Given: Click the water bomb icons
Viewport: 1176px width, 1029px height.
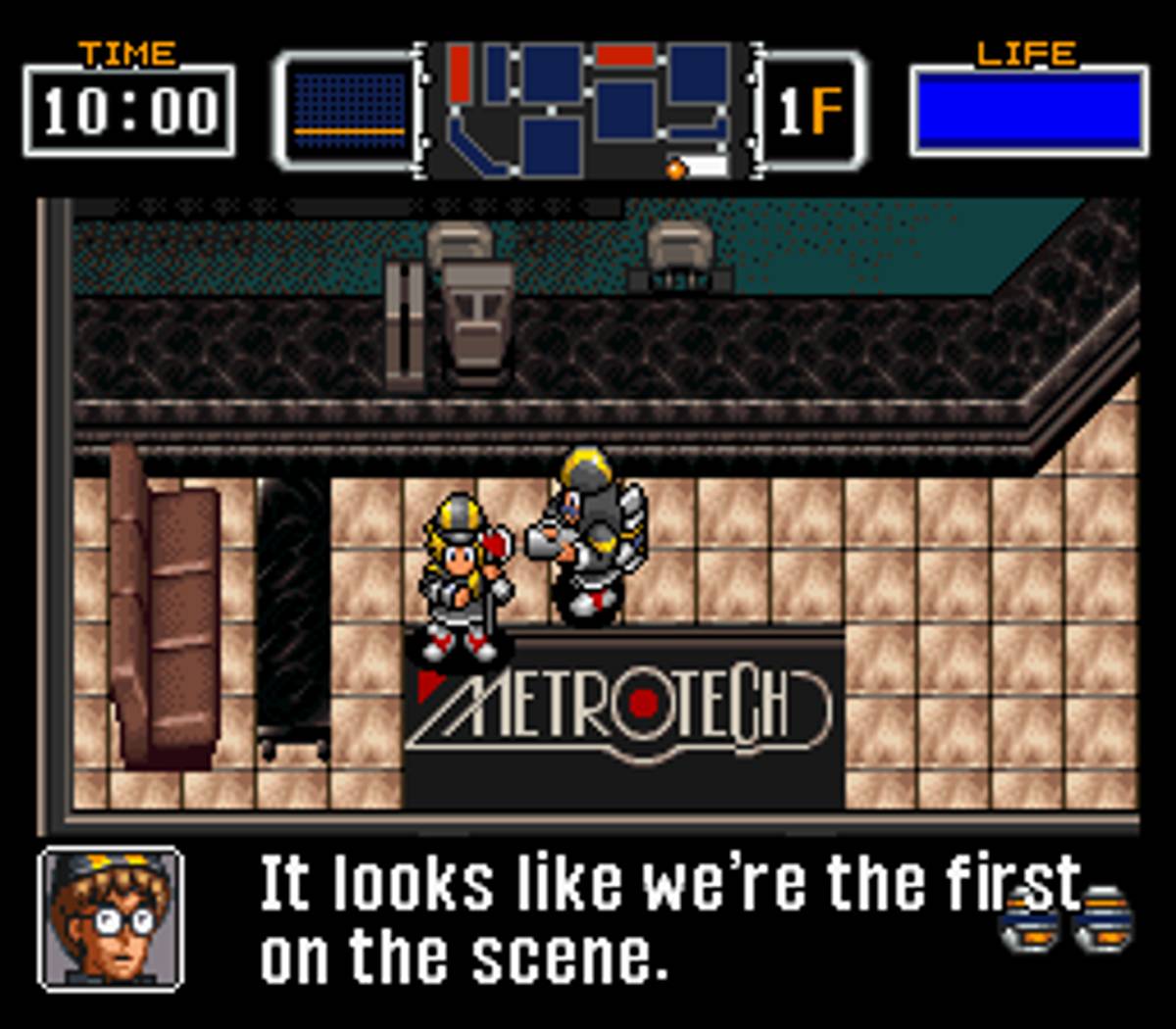Looking at the screenshot, I should (x=1068, y=921).
